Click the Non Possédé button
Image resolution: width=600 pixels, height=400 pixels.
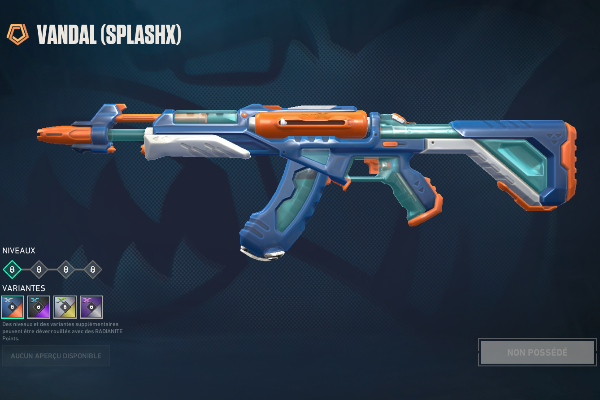pos(537,352)
